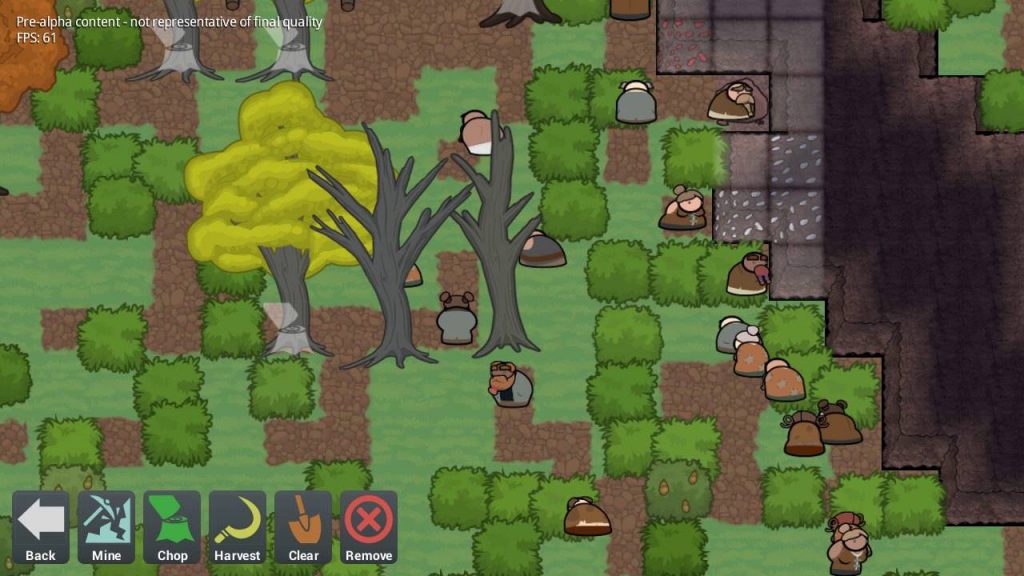Click the red Remove button
This screenshot has width=1024, height=576.
point(368,527)
